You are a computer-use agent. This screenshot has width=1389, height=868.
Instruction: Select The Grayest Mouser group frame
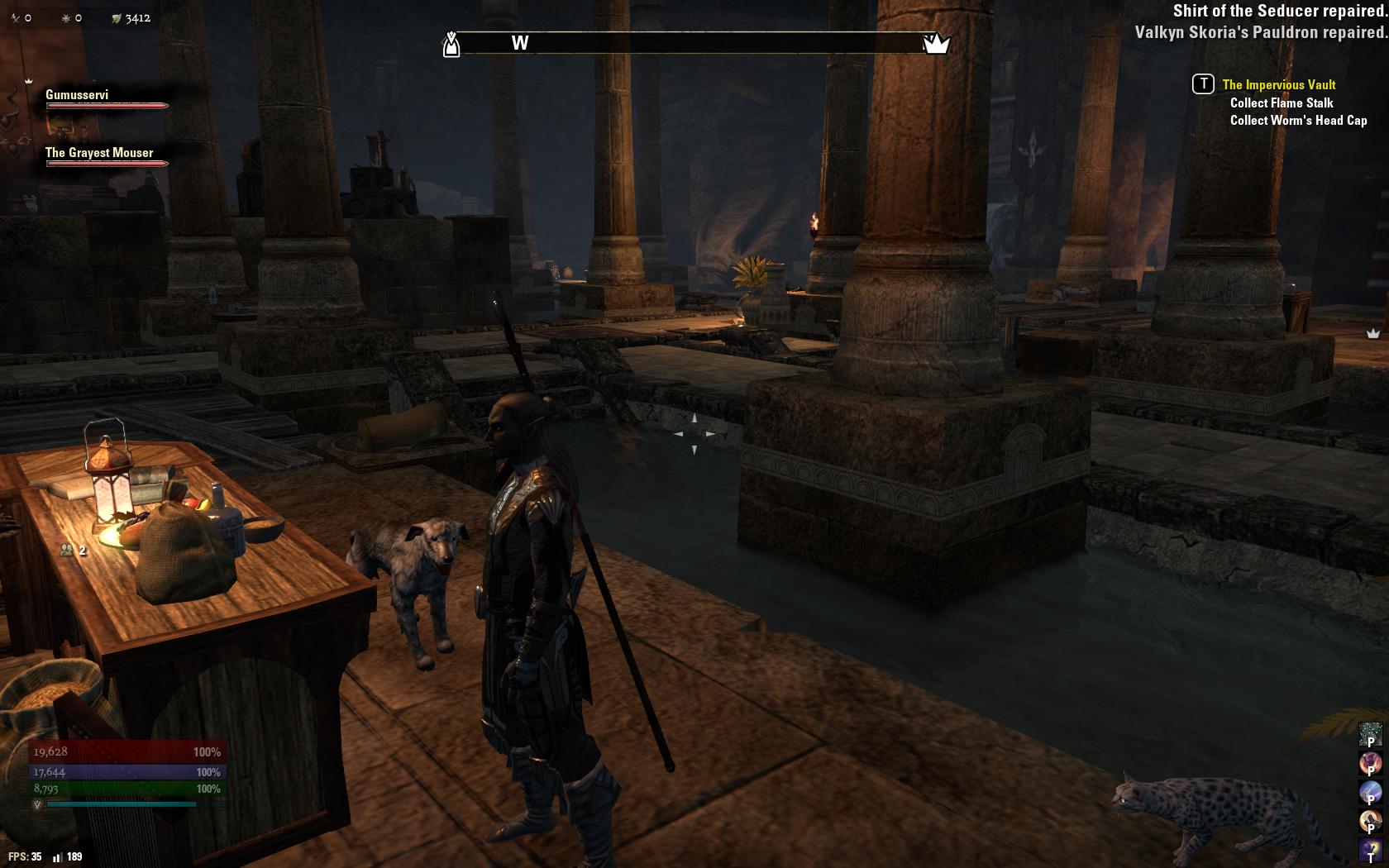pyautogui.click(x=99, y=154)
